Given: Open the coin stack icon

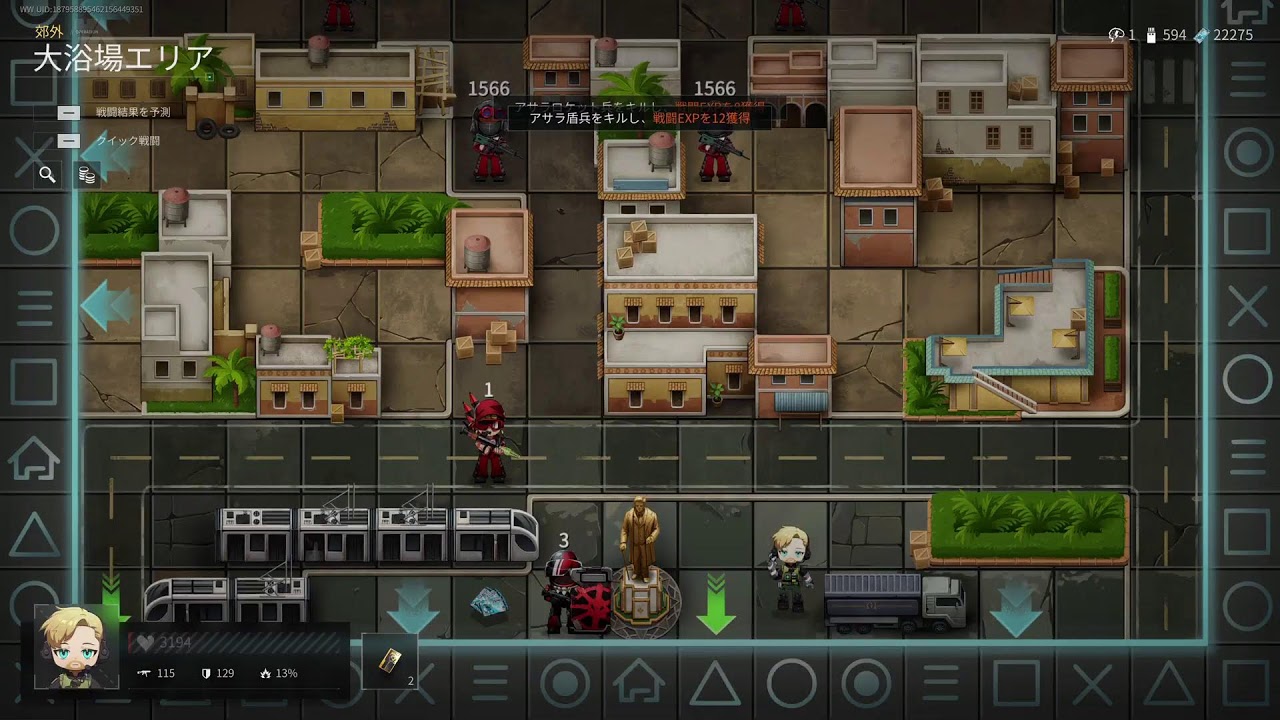Looking at the screenshot, I should [87, 176].
